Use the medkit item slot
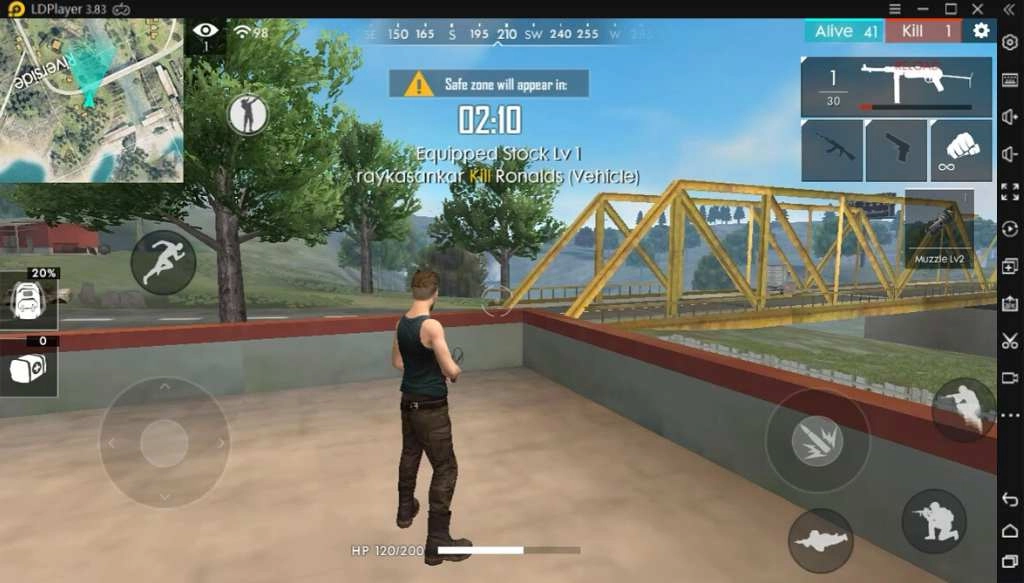 [x=28, y=370]
